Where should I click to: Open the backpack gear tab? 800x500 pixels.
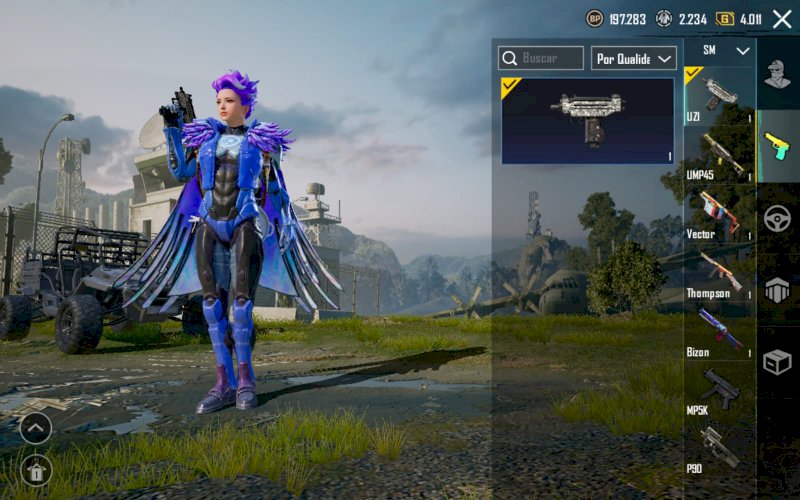pos(777,290)
